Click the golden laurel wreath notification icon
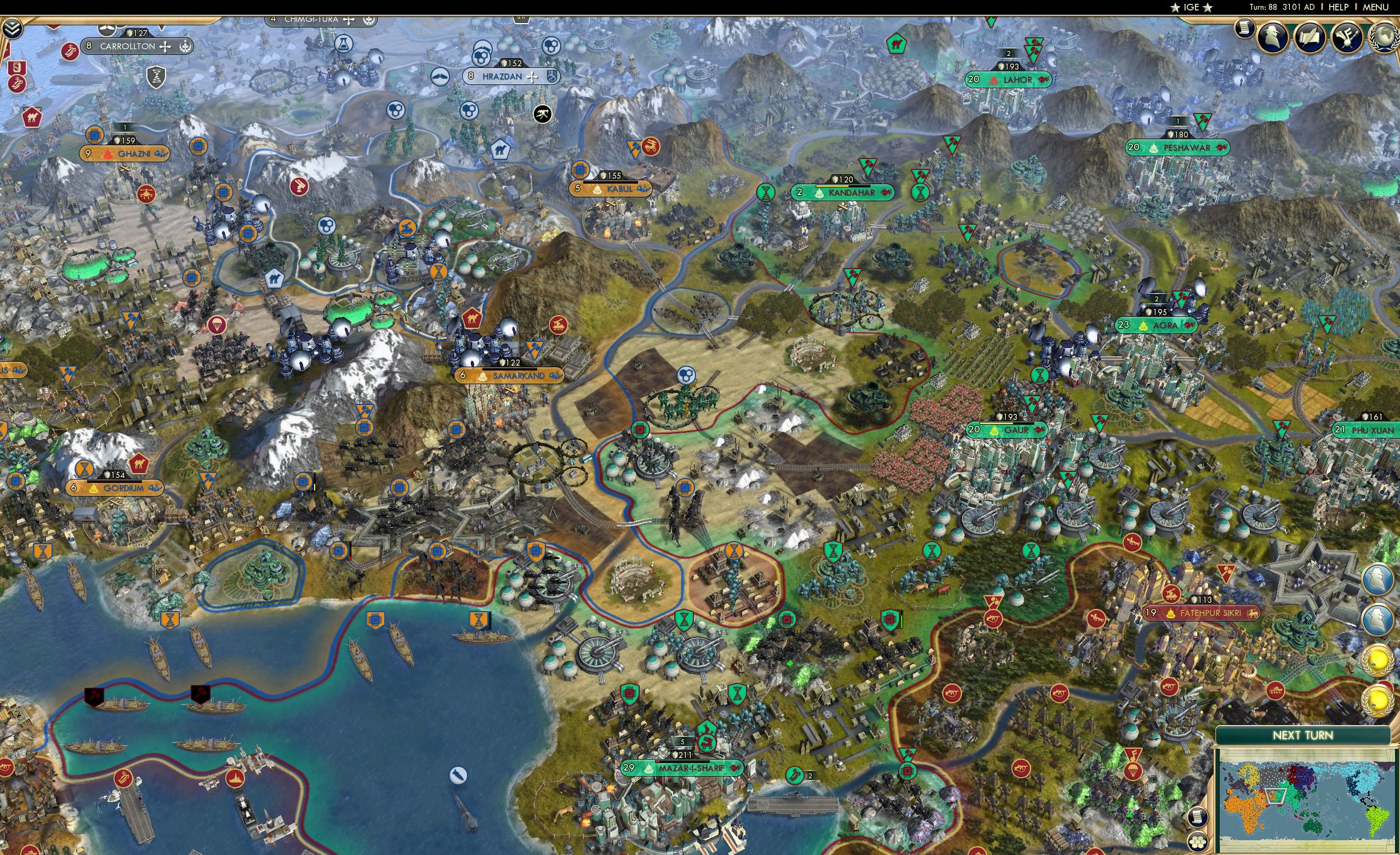This screenshot has height=855, width=1400. [1379, 661]
